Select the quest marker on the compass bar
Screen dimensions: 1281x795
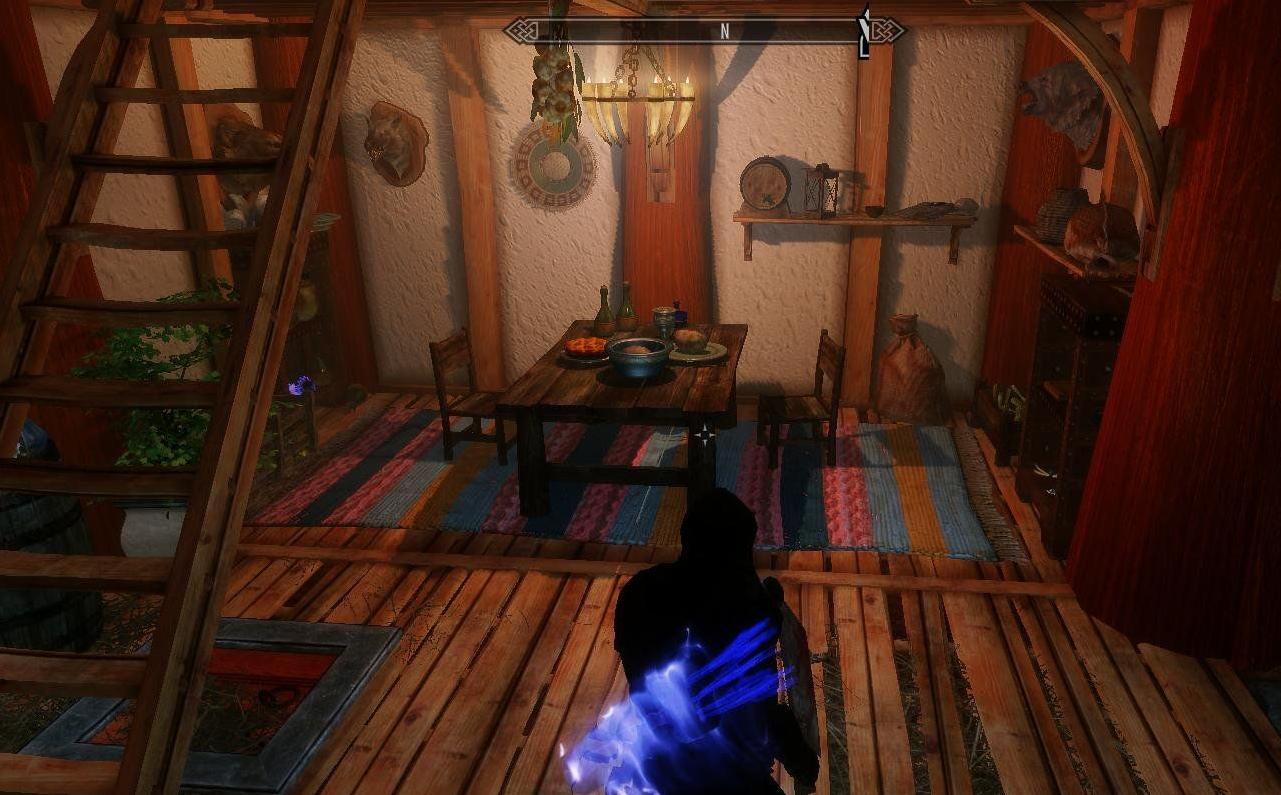pos(863,28)
